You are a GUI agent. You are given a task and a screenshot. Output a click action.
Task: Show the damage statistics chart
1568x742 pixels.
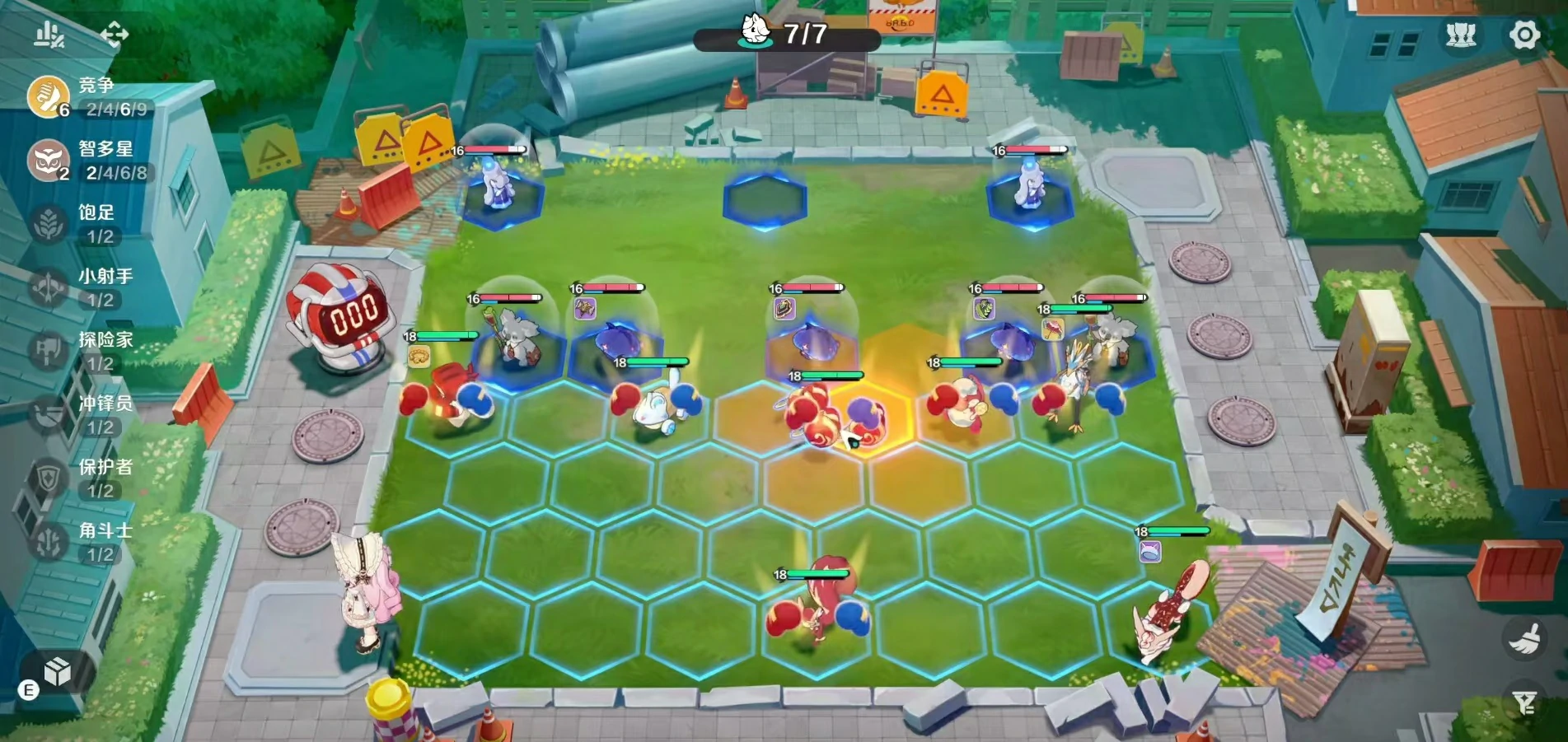(x=49, y=35)
